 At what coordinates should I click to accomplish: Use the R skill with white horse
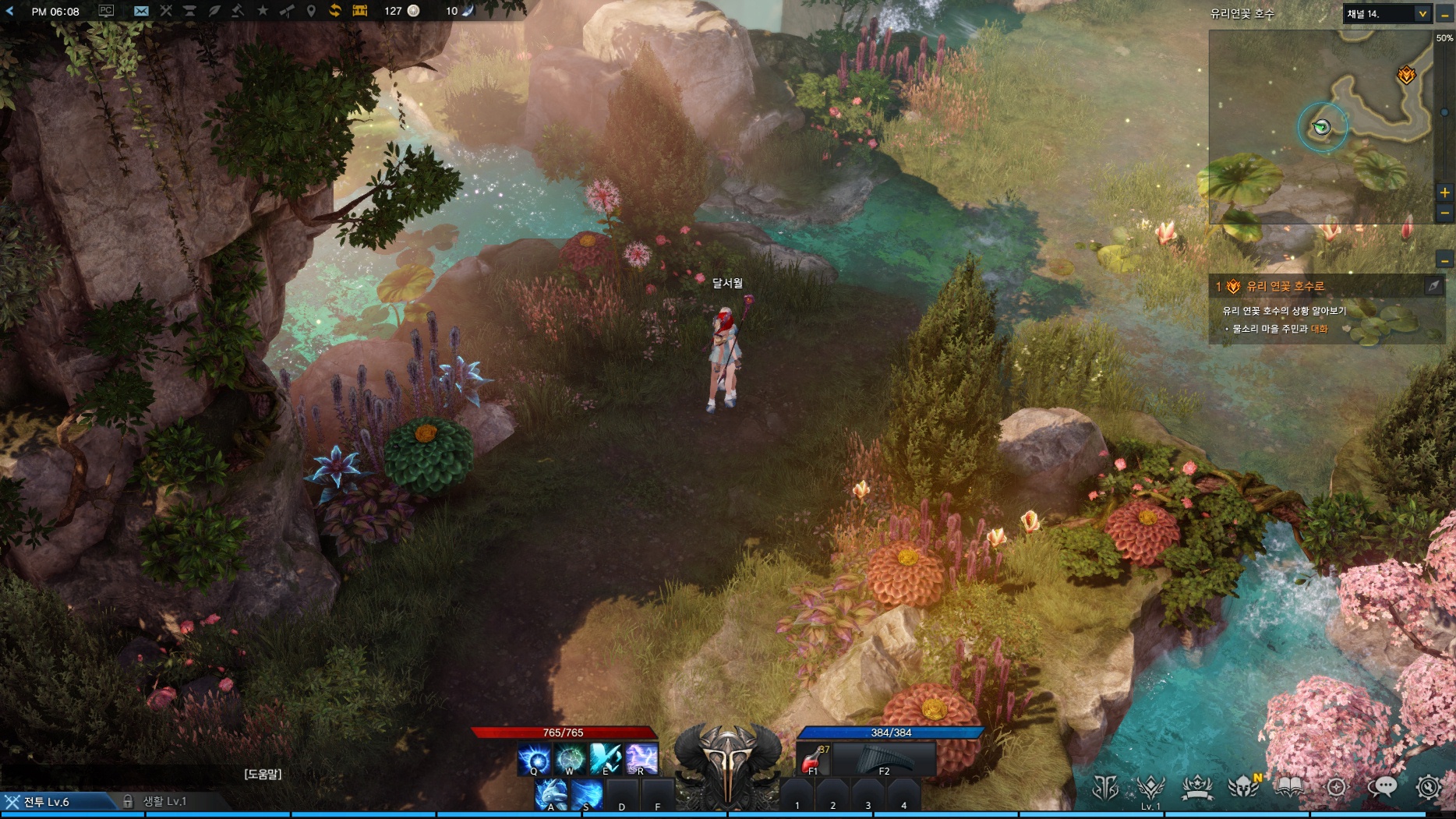click(641, 759)
